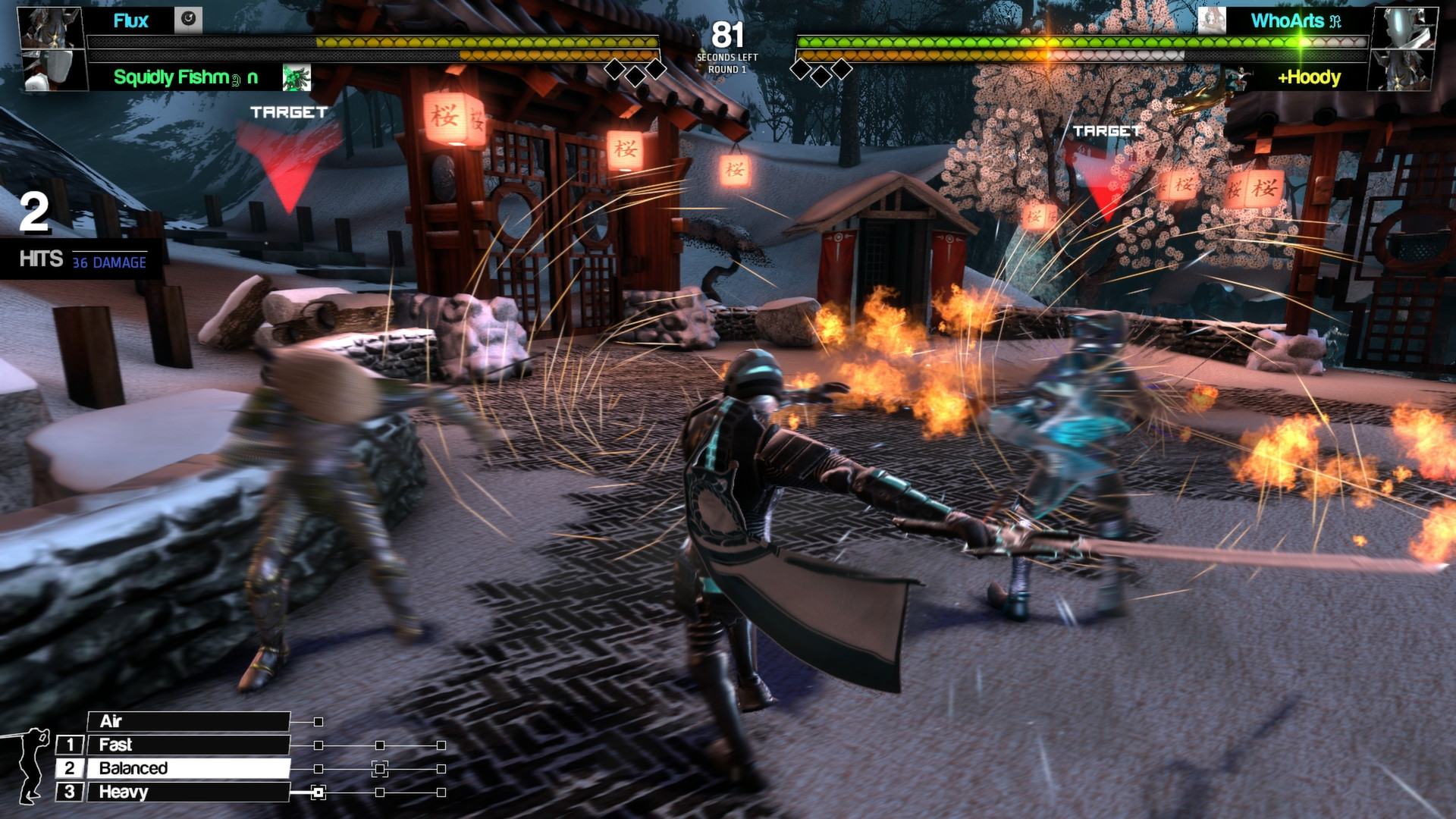Select Flux's character portrait top left
The image size is (1456, 819).
50,27
